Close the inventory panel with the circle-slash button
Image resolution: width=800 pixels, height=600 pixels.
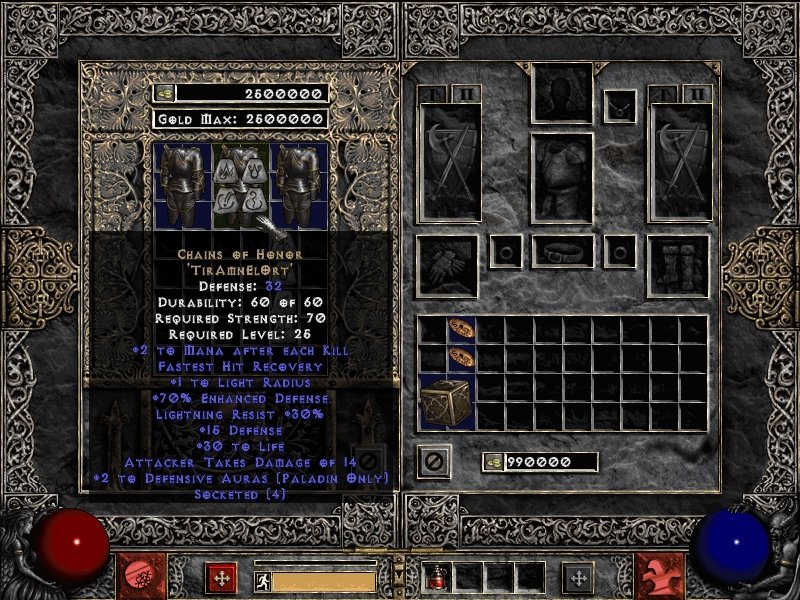pos(434,461)
